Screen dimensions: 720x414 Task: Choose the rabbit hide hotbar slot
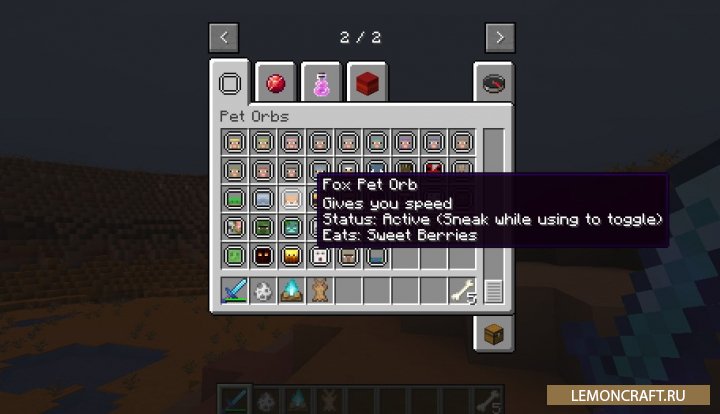pyautogui.click(x=319, y=292)
